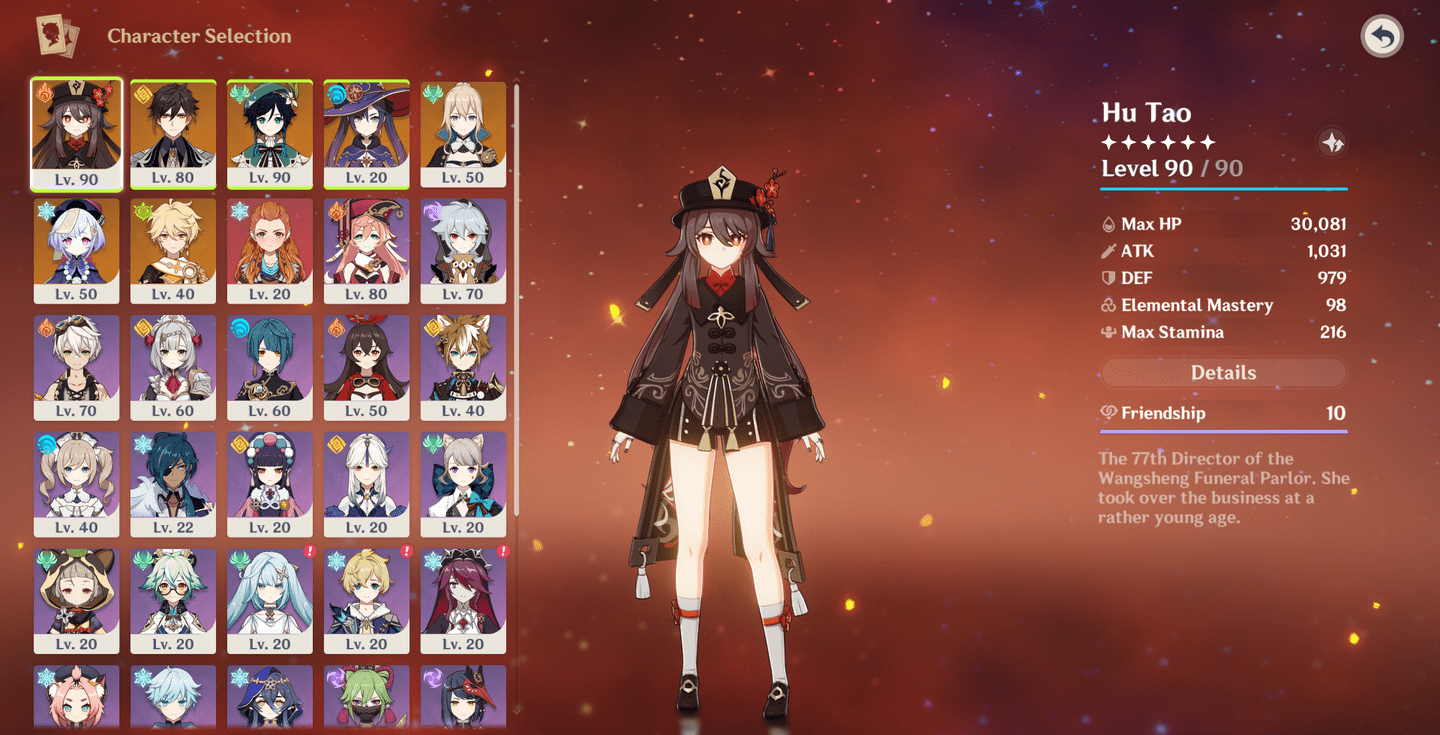Click the Max HP droplet icon

(1110, 224)
